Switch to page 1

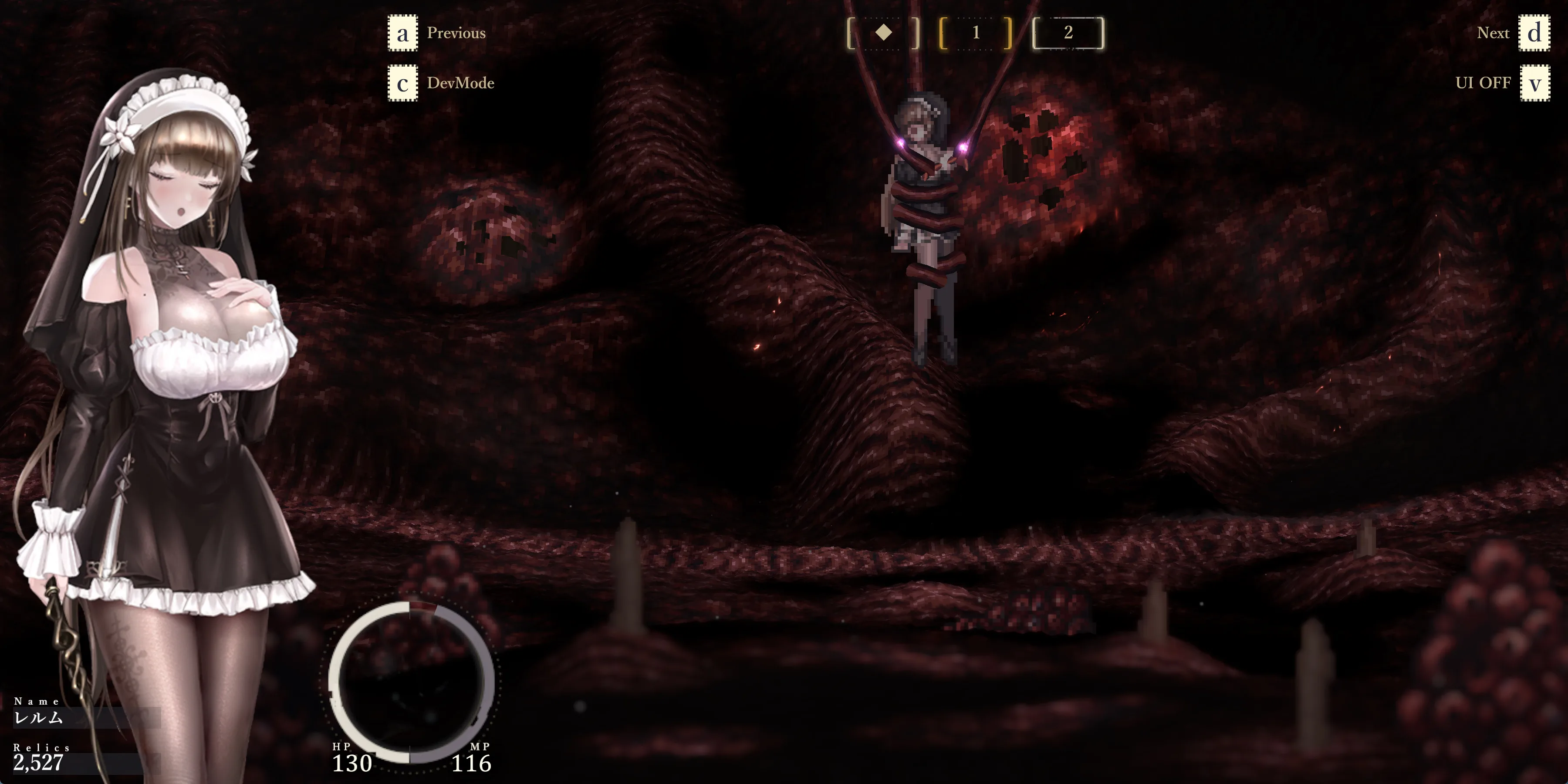[x=976, y=33]
